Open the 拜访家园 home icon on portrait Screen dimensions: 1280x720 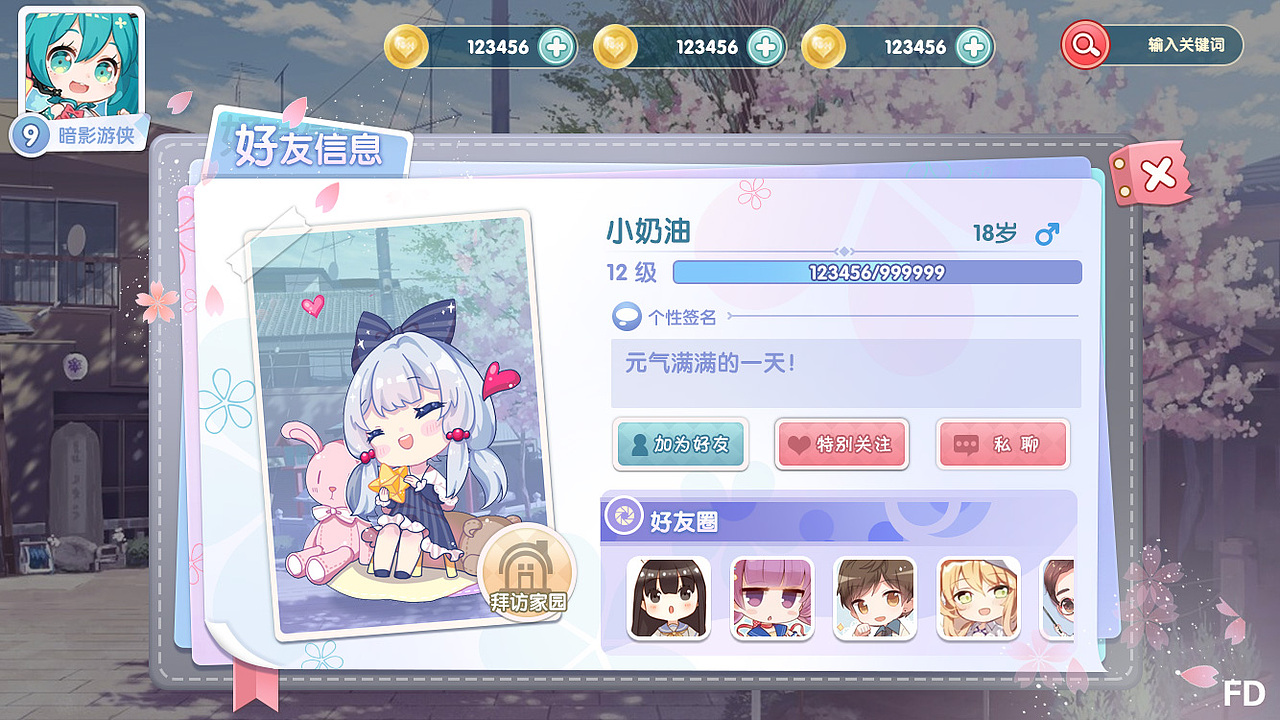click(527, 571)
